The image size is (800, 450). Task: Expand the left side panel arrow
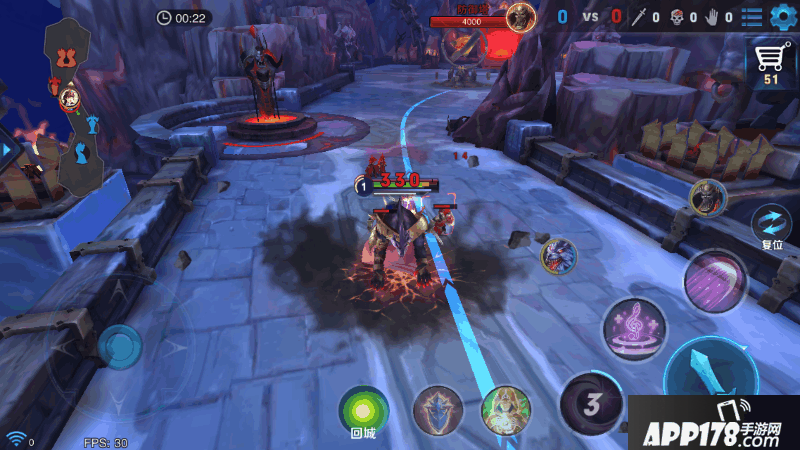pos(6,149)
